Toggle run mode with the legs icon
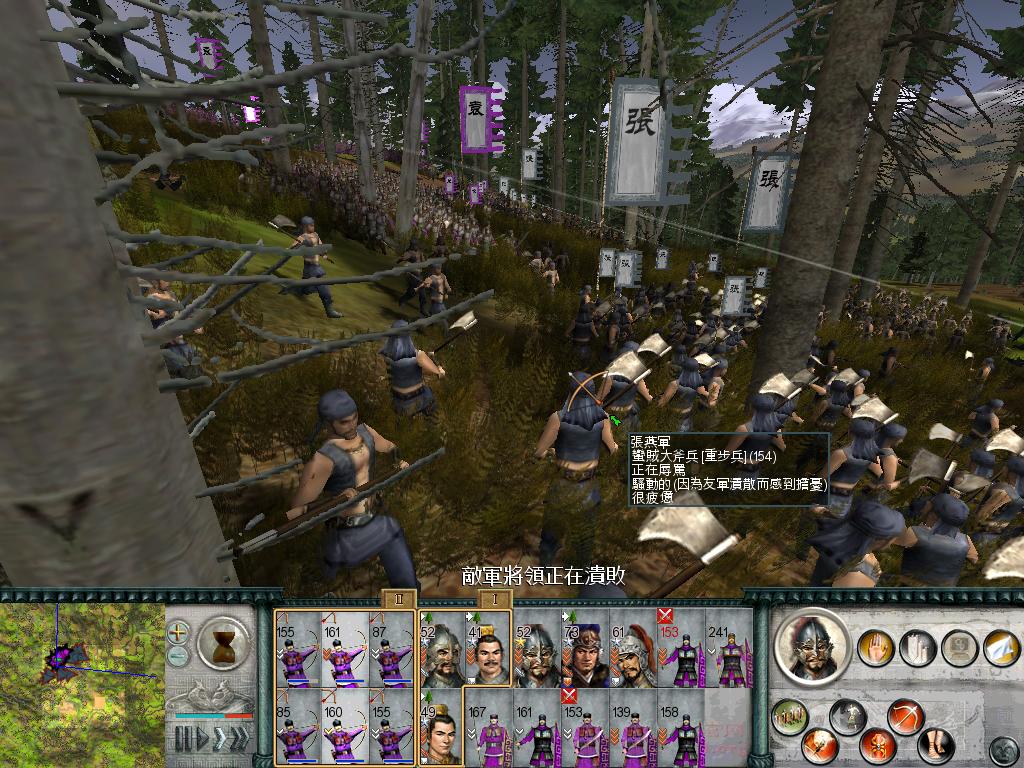This screenshot has height=768, width=1024. (936, 745)
